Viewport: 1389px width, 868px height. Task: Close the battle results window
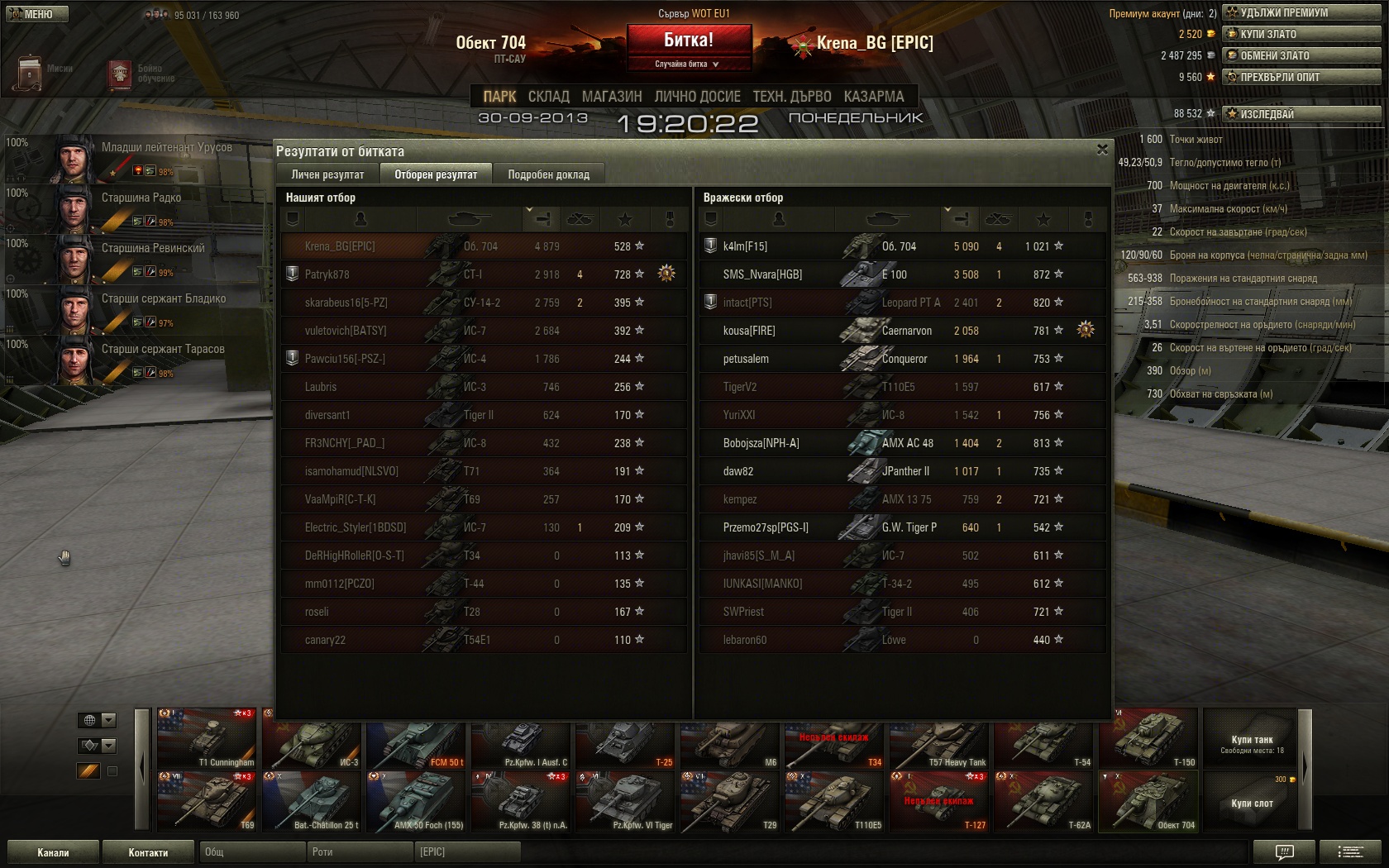[1101, 150]
